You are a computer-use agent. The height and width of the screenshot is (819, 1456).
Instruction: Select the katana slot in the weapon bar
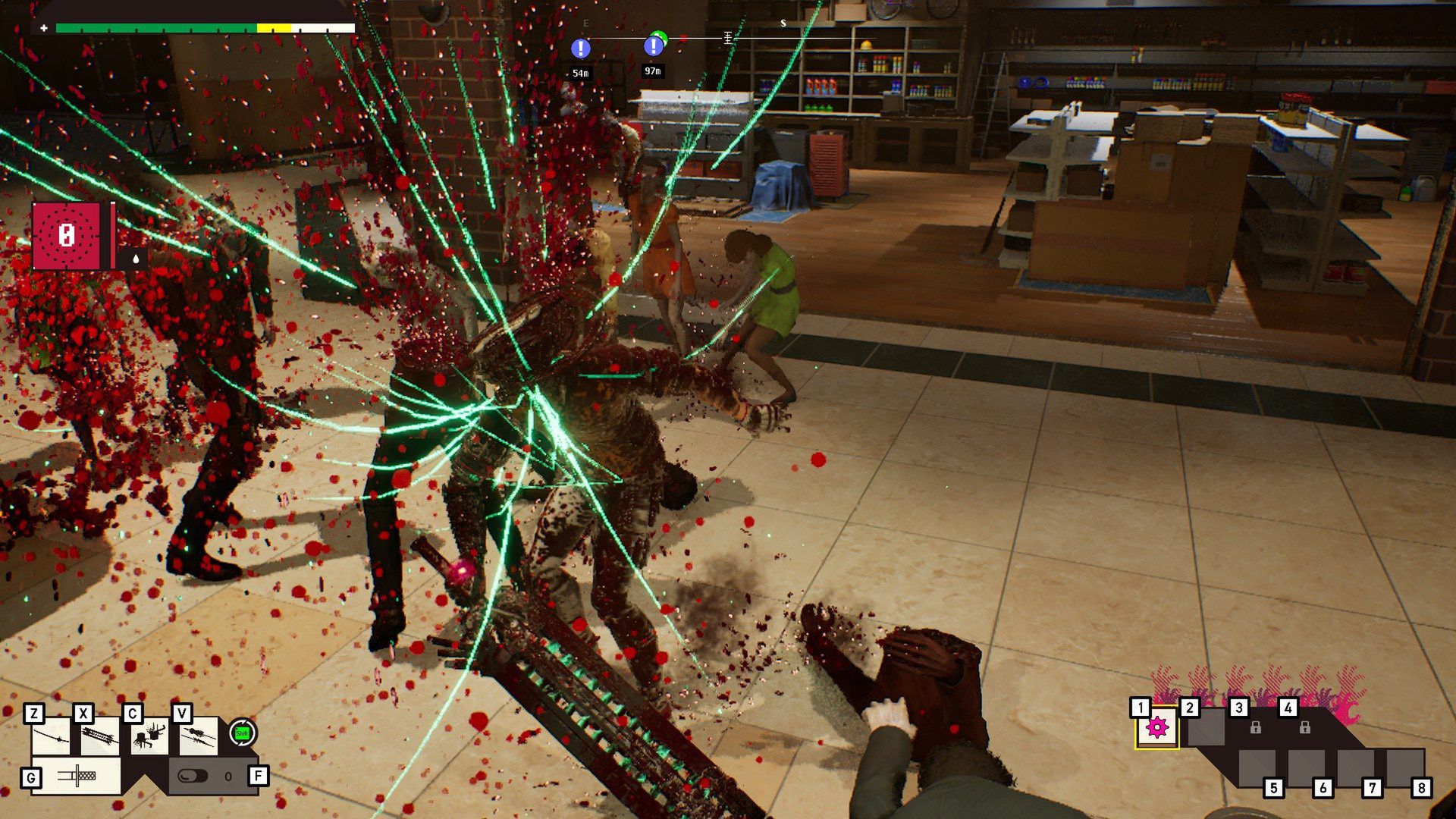52,736
